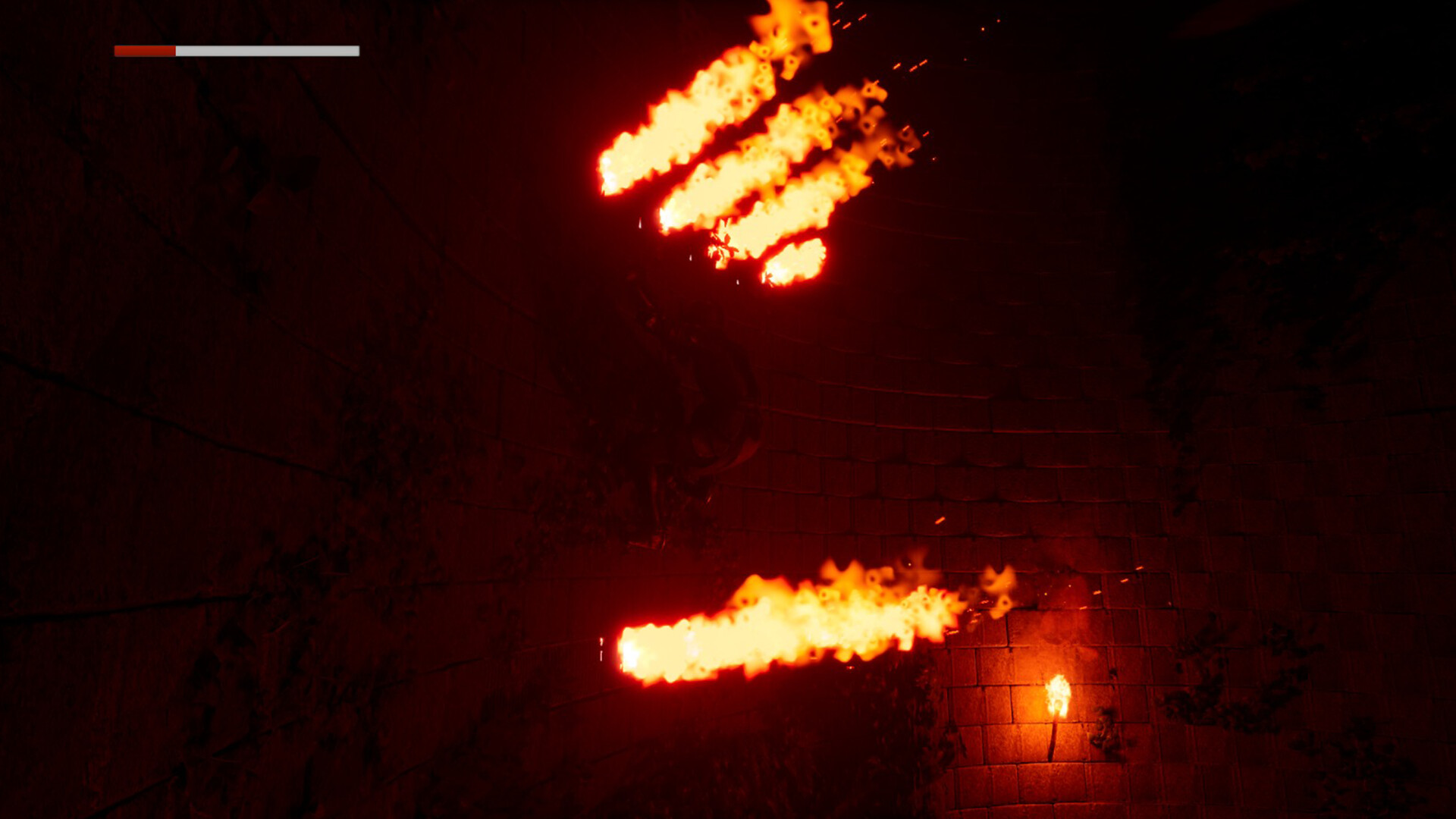Click the boundary between red and white bar segments
The height and width of the screenshot is (819, 1456).
pyautogui.click(x=175, y=52)
